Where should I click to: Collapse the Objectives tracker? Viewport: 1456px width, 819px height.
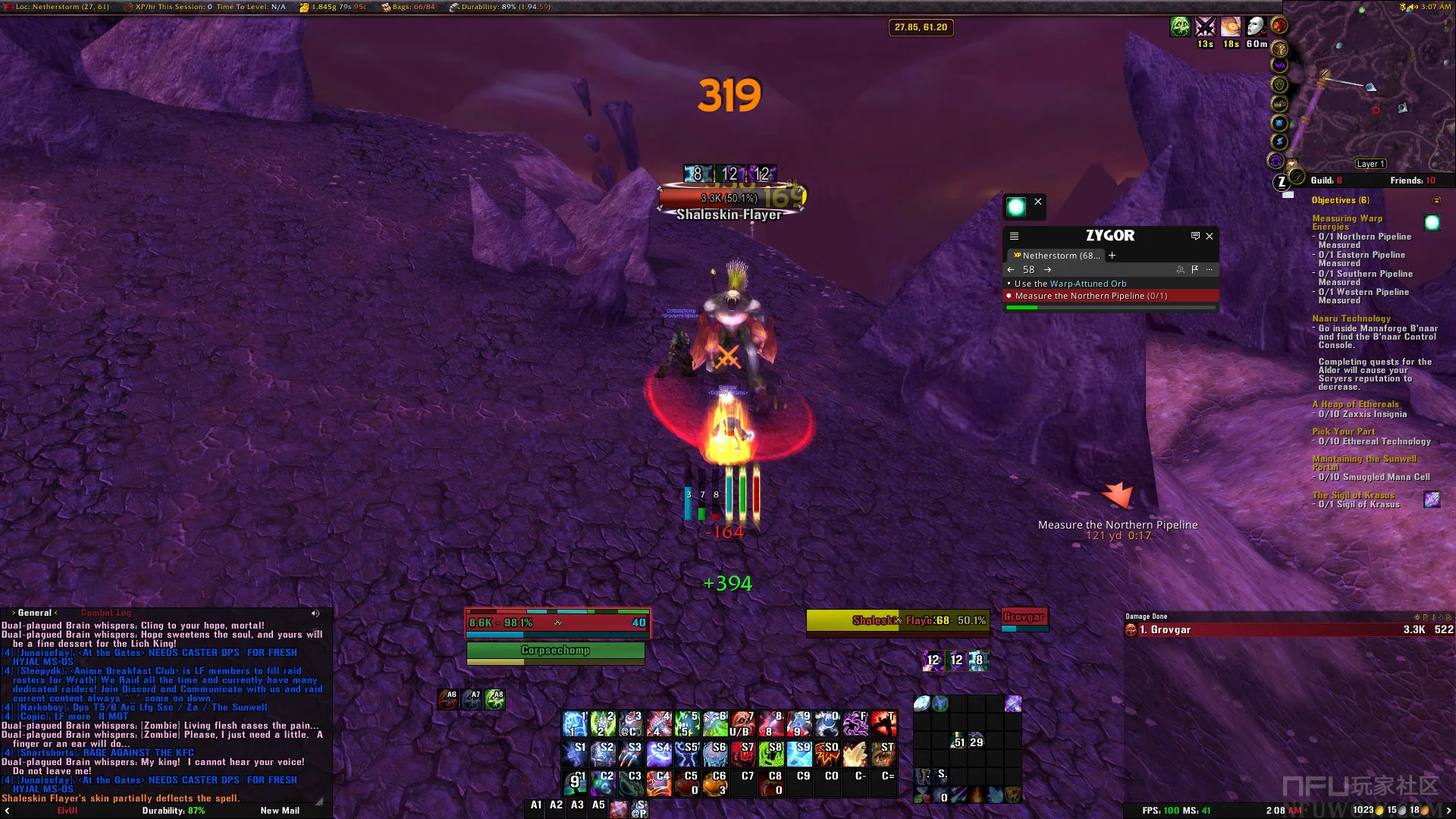(x=1436, y=200)
